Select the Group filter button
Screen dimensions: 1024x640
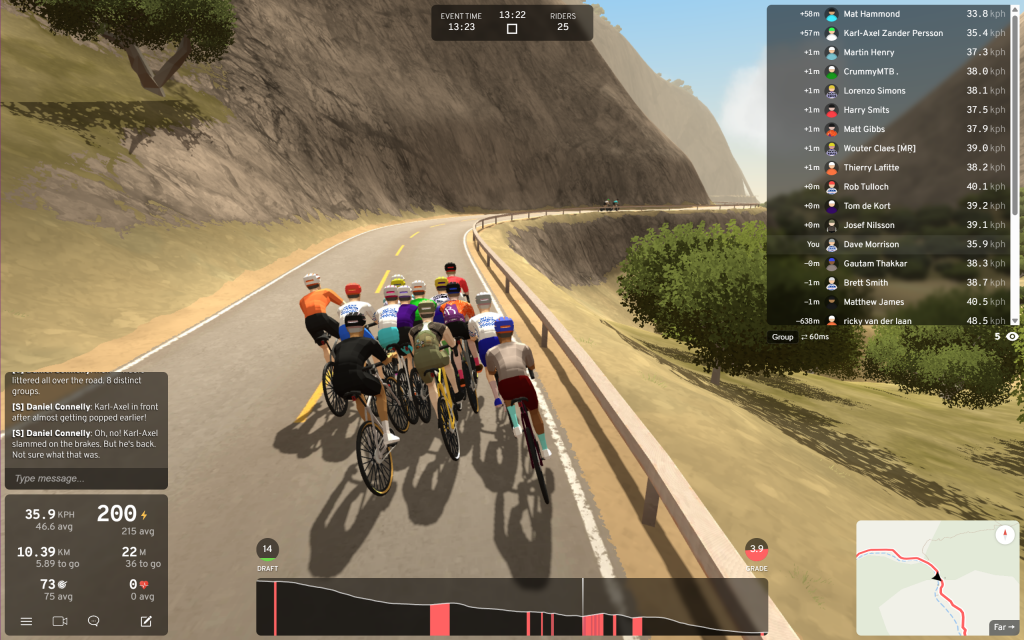pos(782,337)
